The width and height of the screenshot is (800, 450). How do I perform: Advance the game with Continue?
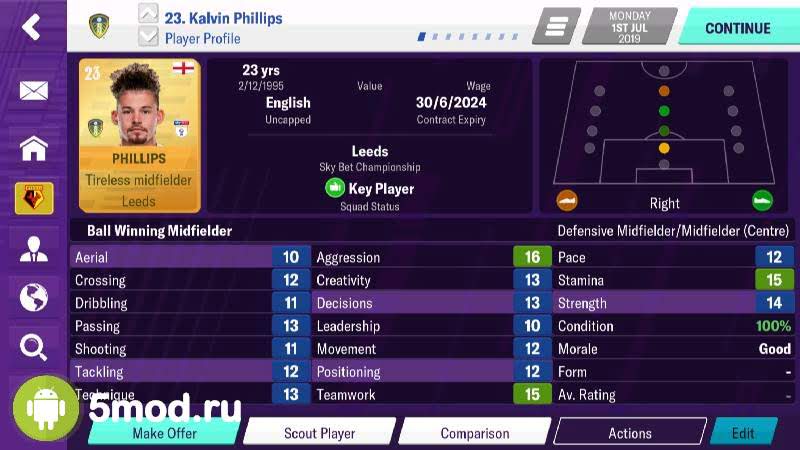pyautogui.click(x=737, y=27)
